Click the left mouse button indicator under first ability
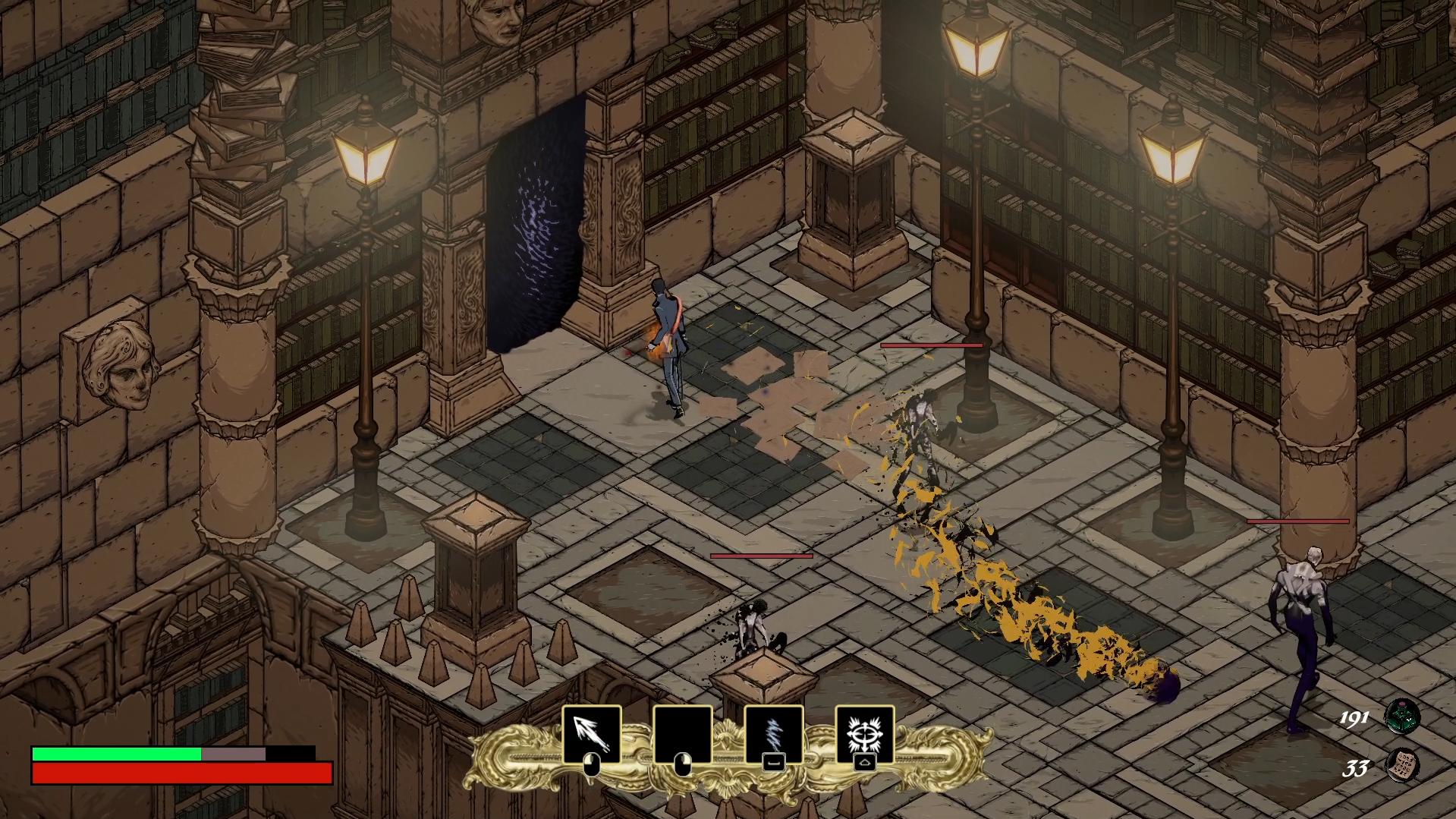1456x819 pixels. click(591, 764)
